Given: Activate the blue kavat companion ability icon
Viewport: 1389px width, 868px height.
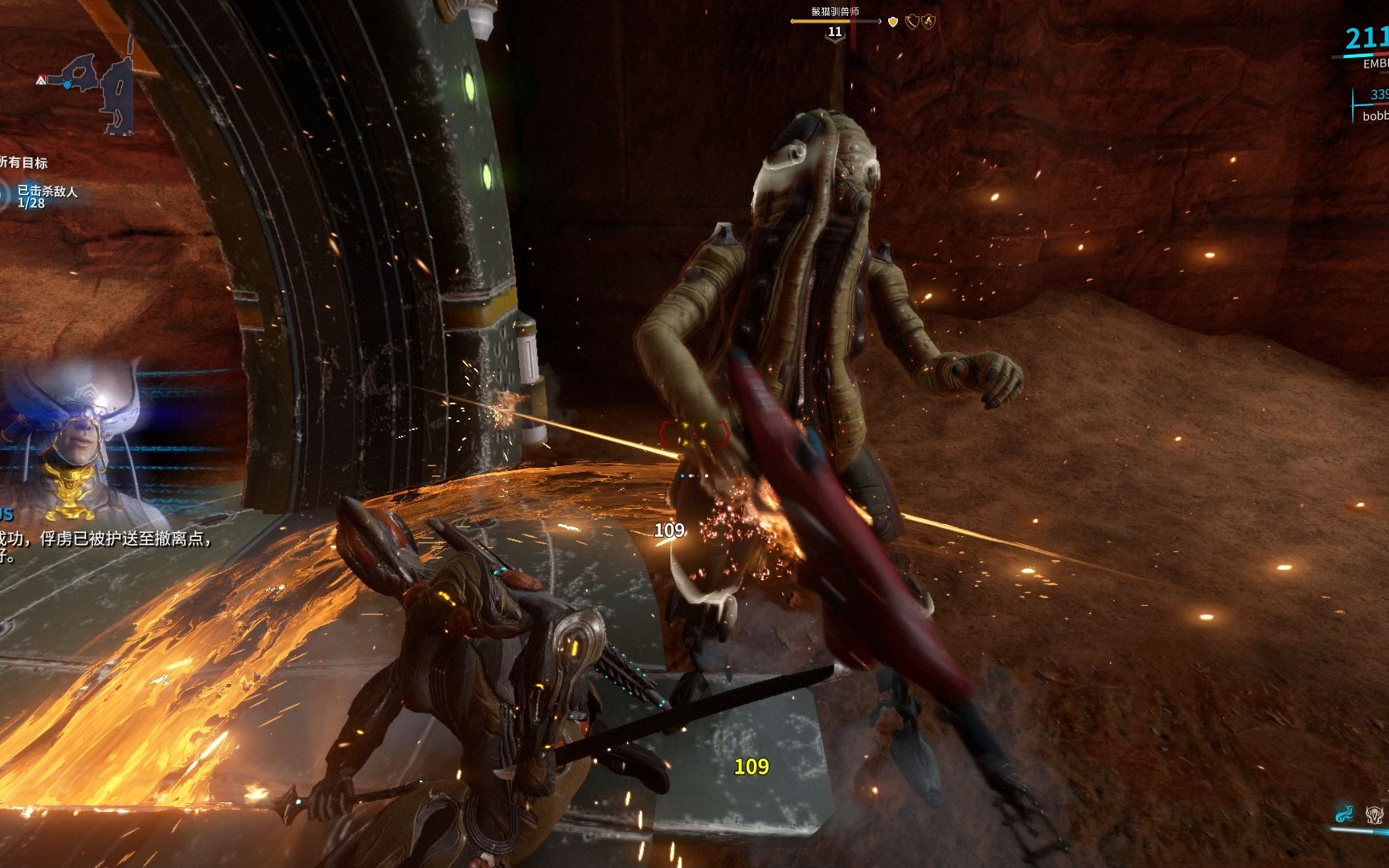Looking at the screenshot, I should [1343, 814].
